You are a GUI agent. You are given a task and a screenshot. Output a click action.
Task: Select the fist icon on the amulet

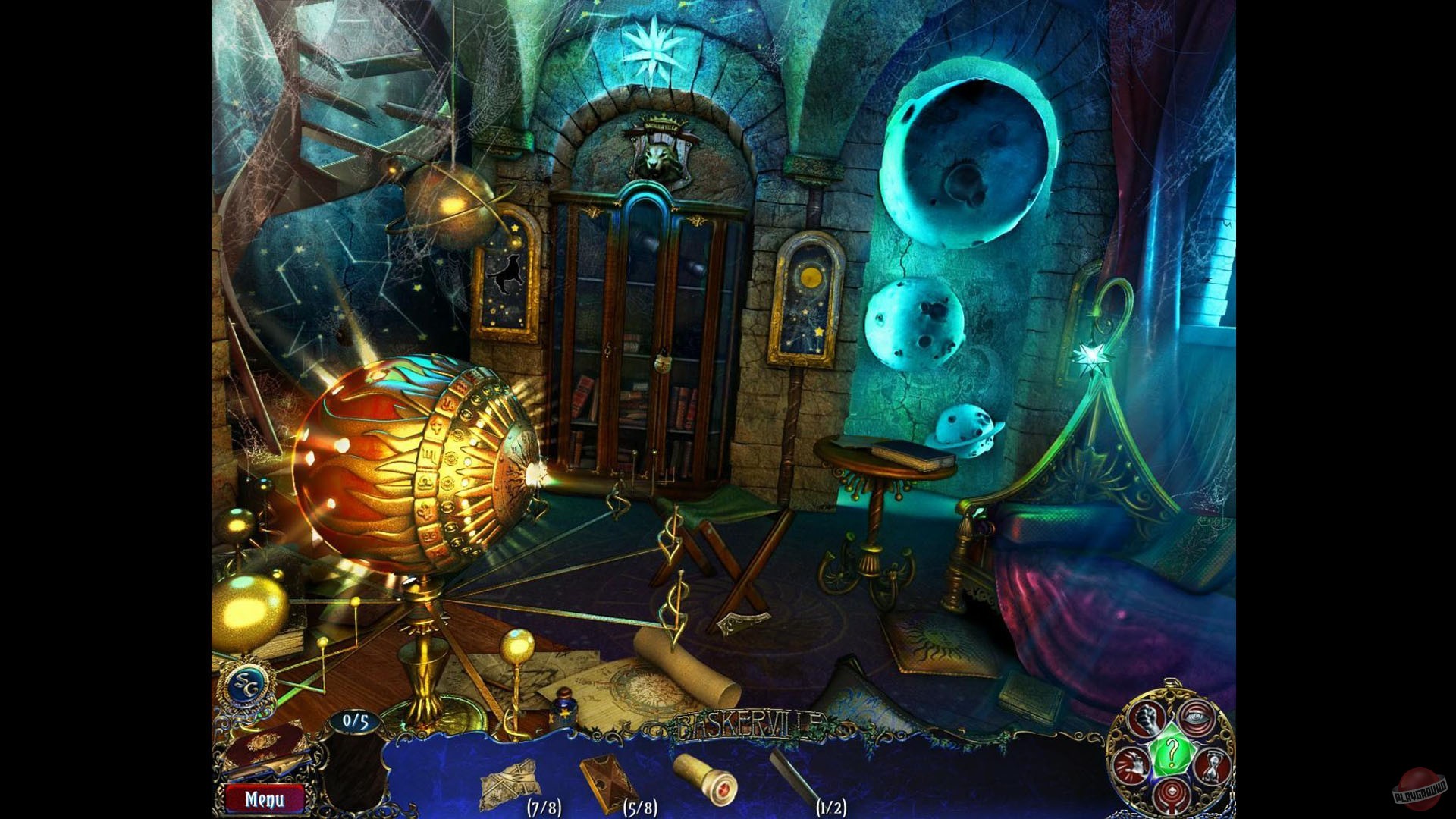coord(1145,719)
